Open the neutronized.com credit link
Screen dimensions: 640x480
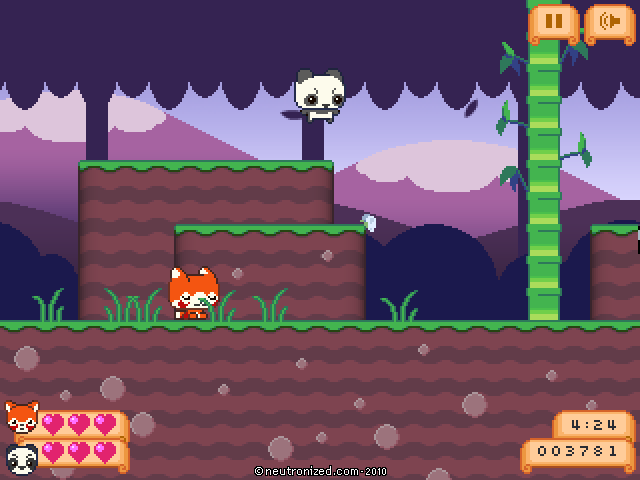click(320, 470)
